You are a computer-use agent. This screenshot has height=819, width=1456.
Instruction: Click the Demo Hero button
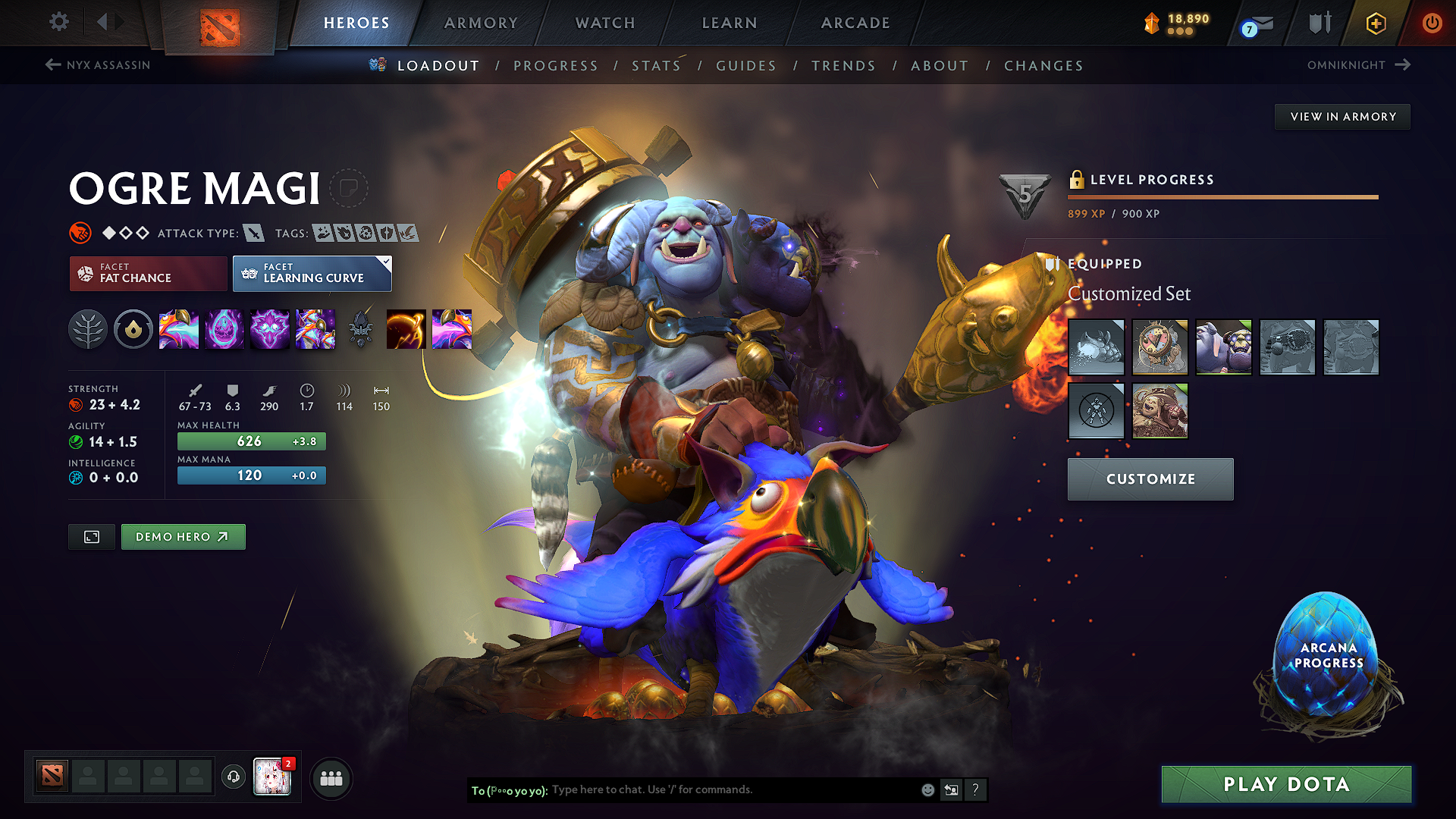(x=183, y=536)
